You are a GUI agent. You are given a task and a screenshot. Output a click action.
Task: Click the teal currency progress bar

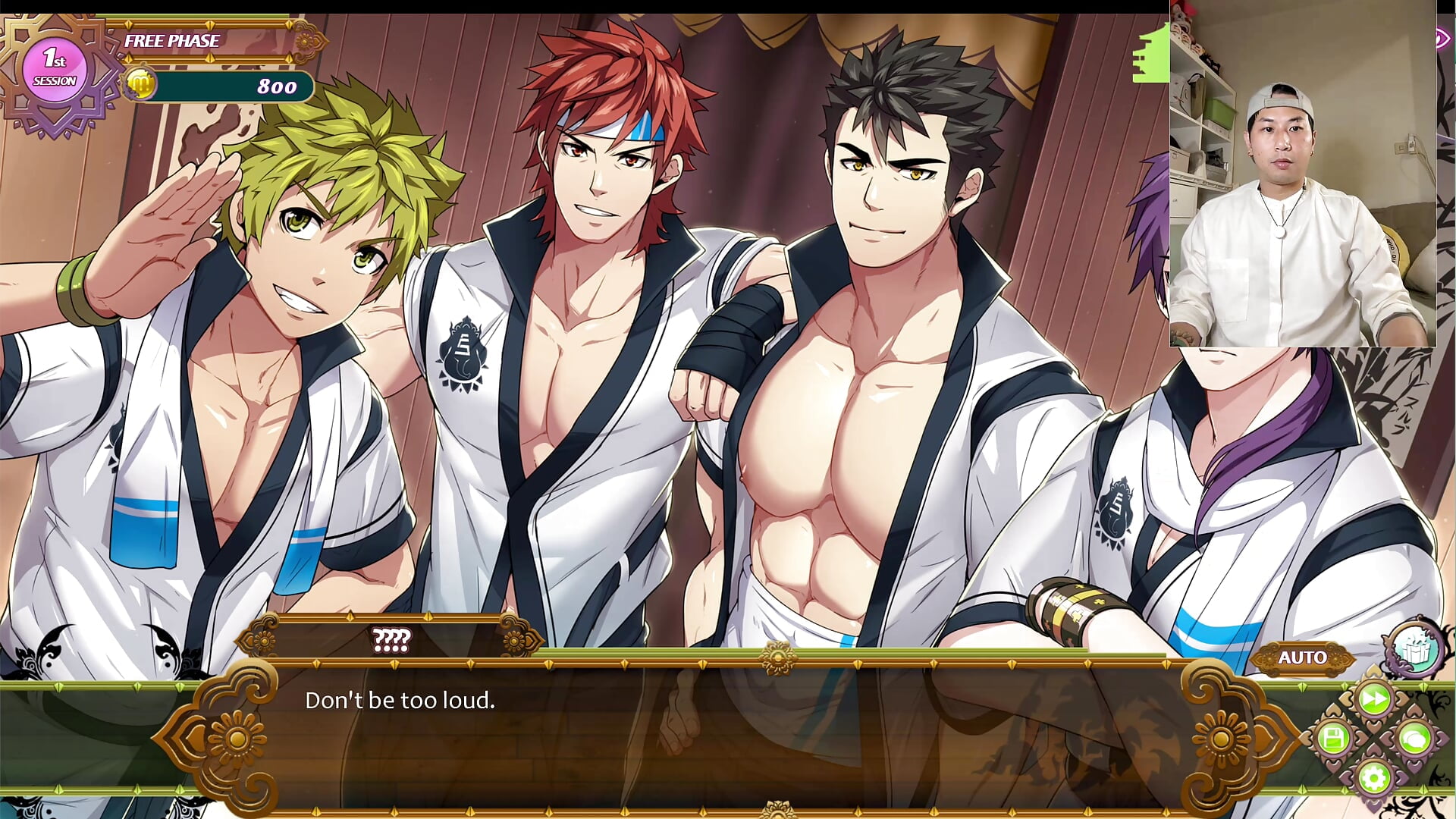(227, 86)
